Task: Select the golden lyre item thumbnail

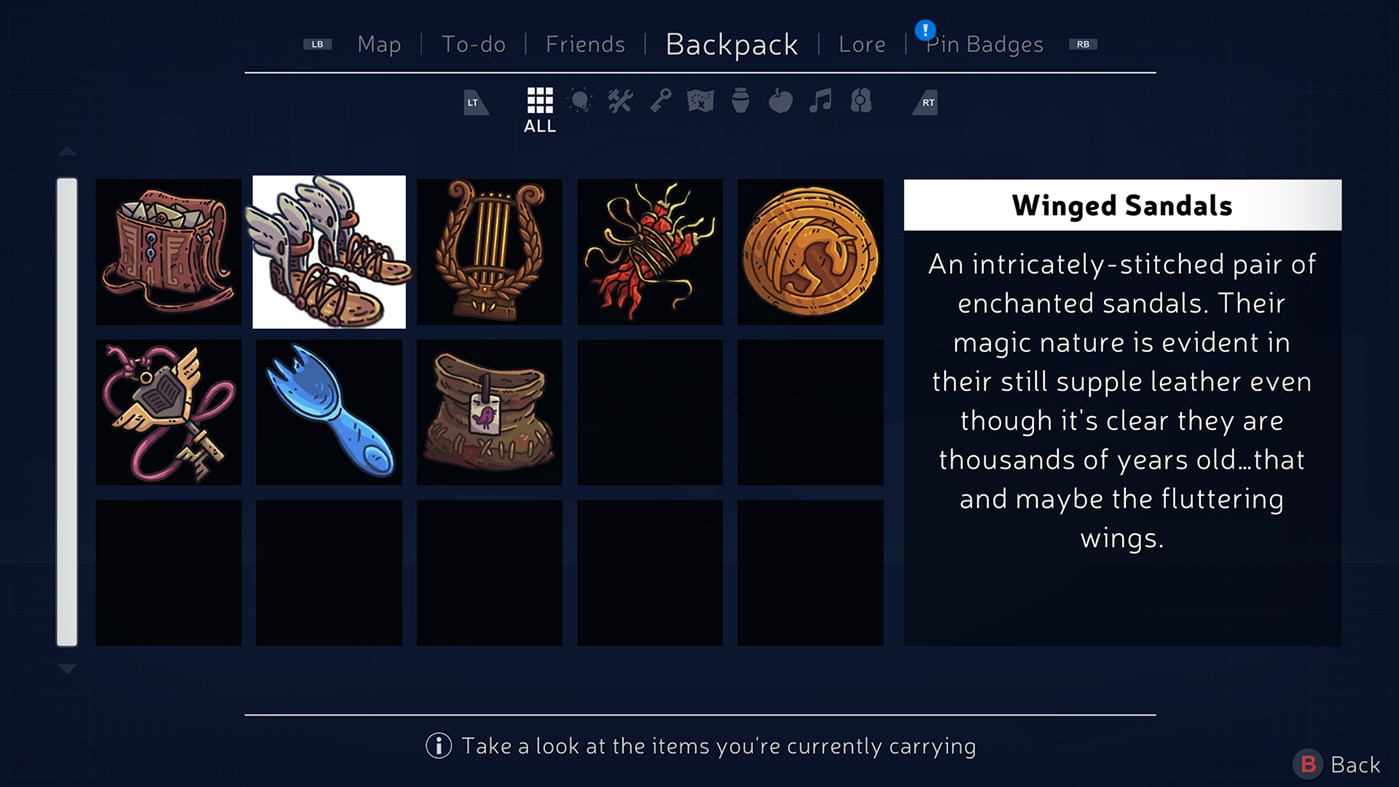Action: coord(489,251)
